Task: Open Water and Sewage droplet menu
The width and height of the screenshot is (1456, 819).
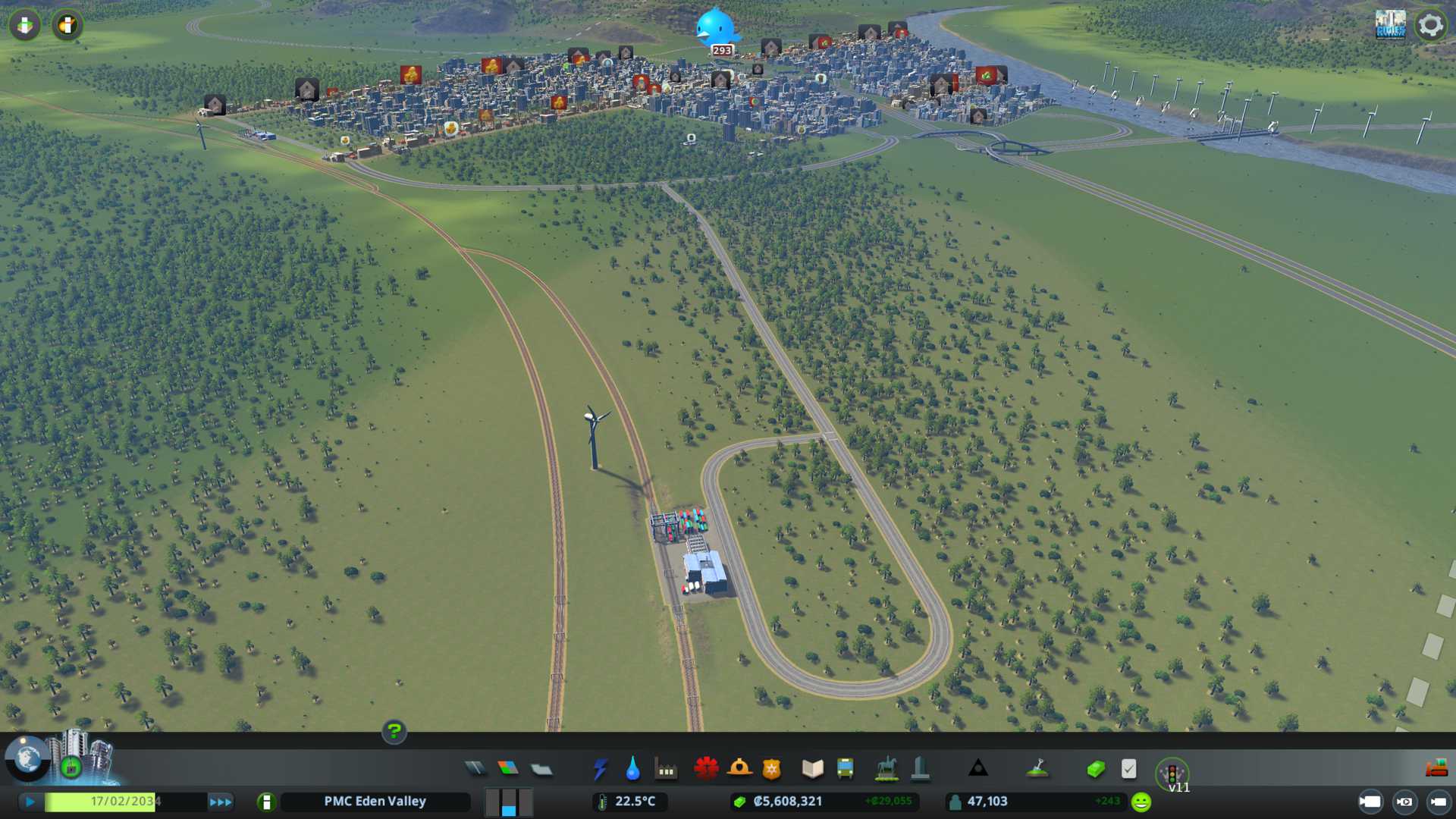Action: [x=632, y=769]
